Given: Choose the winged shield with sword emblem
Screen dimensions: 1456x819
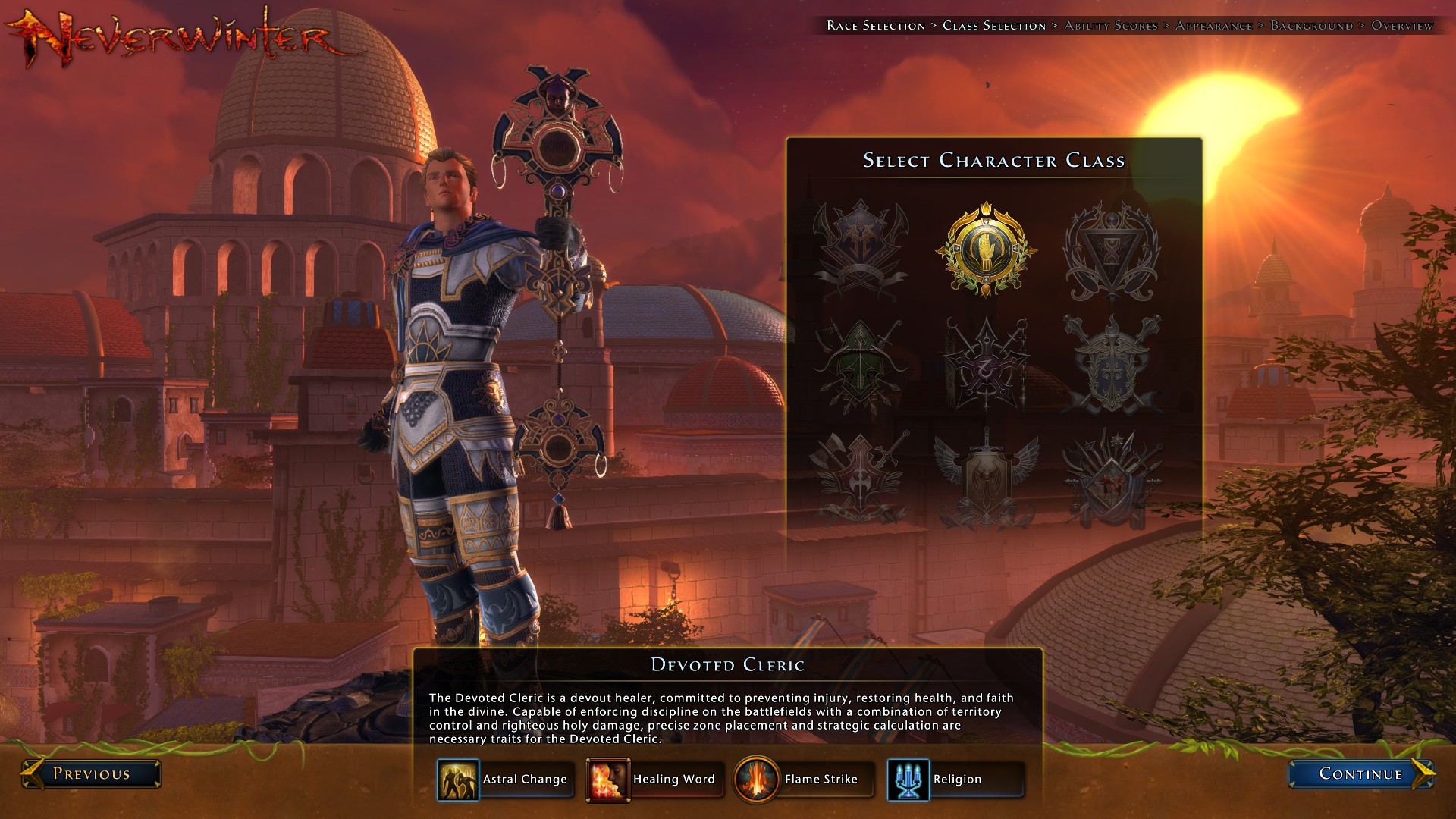Looking at the screenshot, I should 986,477.
